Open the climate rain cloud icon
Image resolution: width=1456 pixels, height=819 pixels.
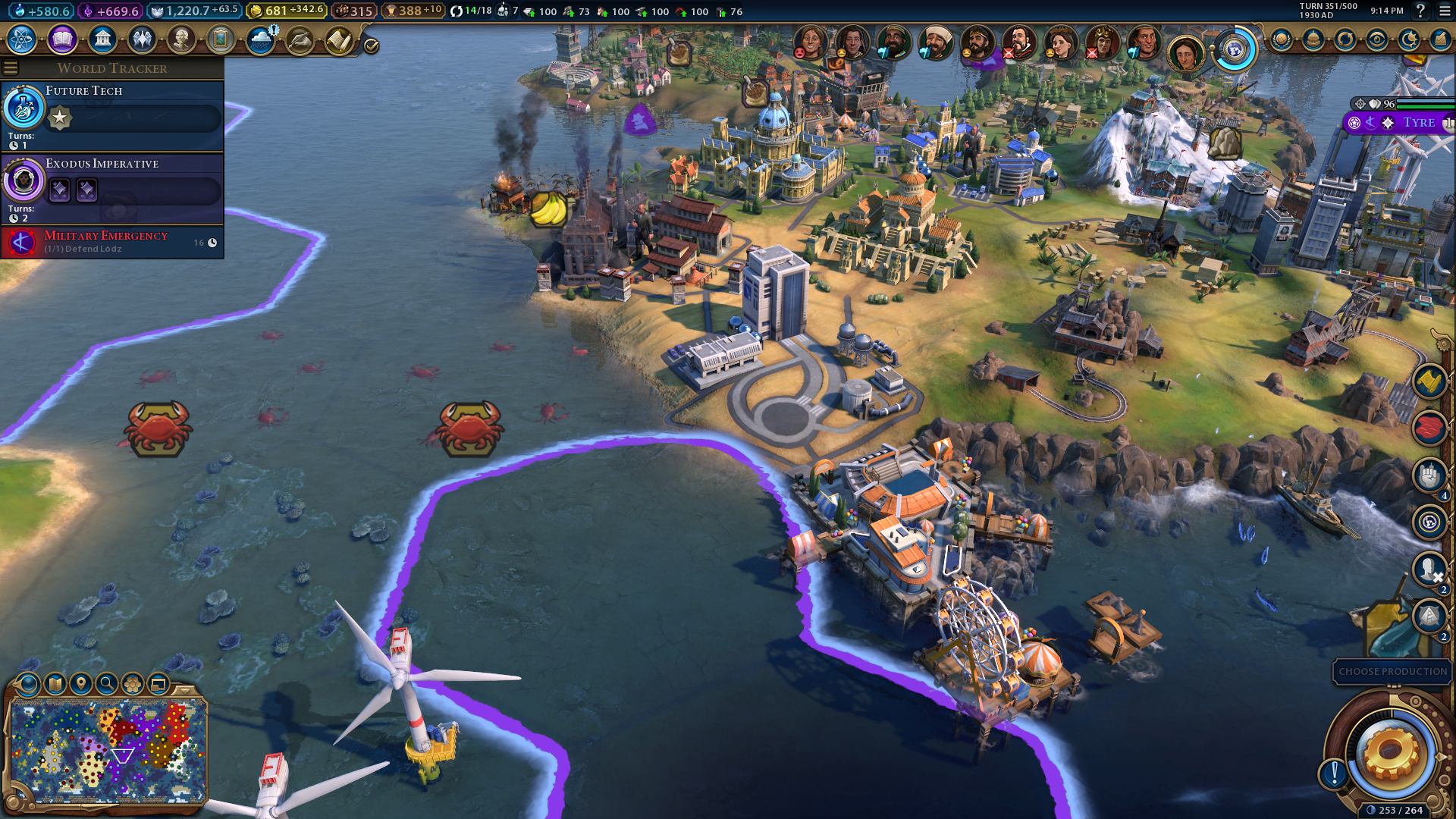260,39
